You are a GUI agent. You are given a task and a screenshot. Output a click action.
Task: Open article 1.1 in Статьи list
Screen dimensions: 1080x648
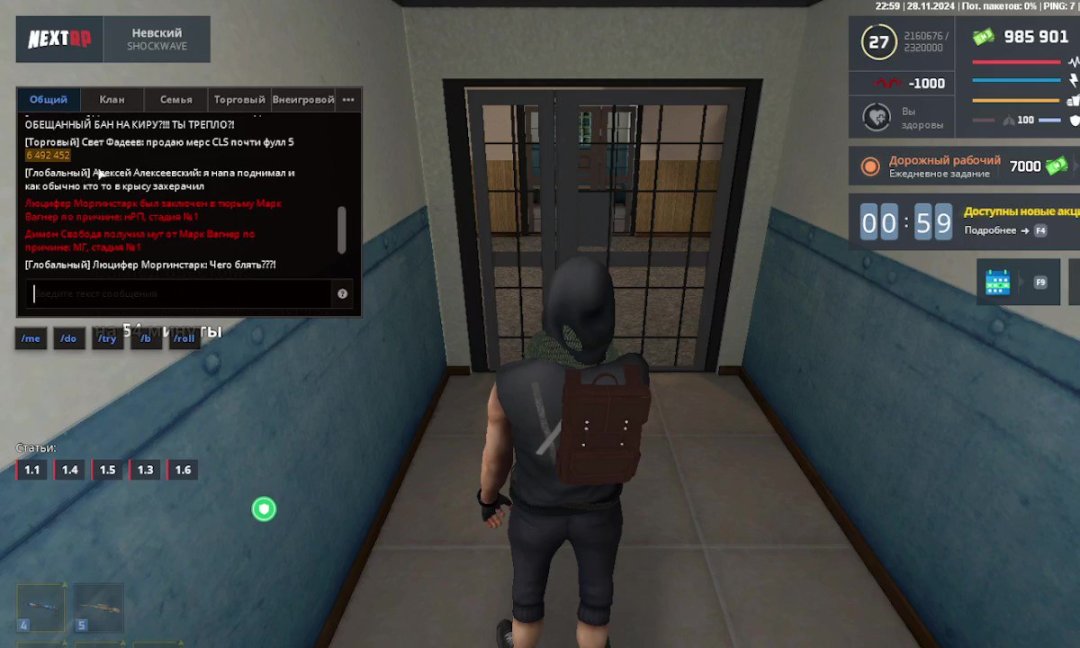point(32,470)
